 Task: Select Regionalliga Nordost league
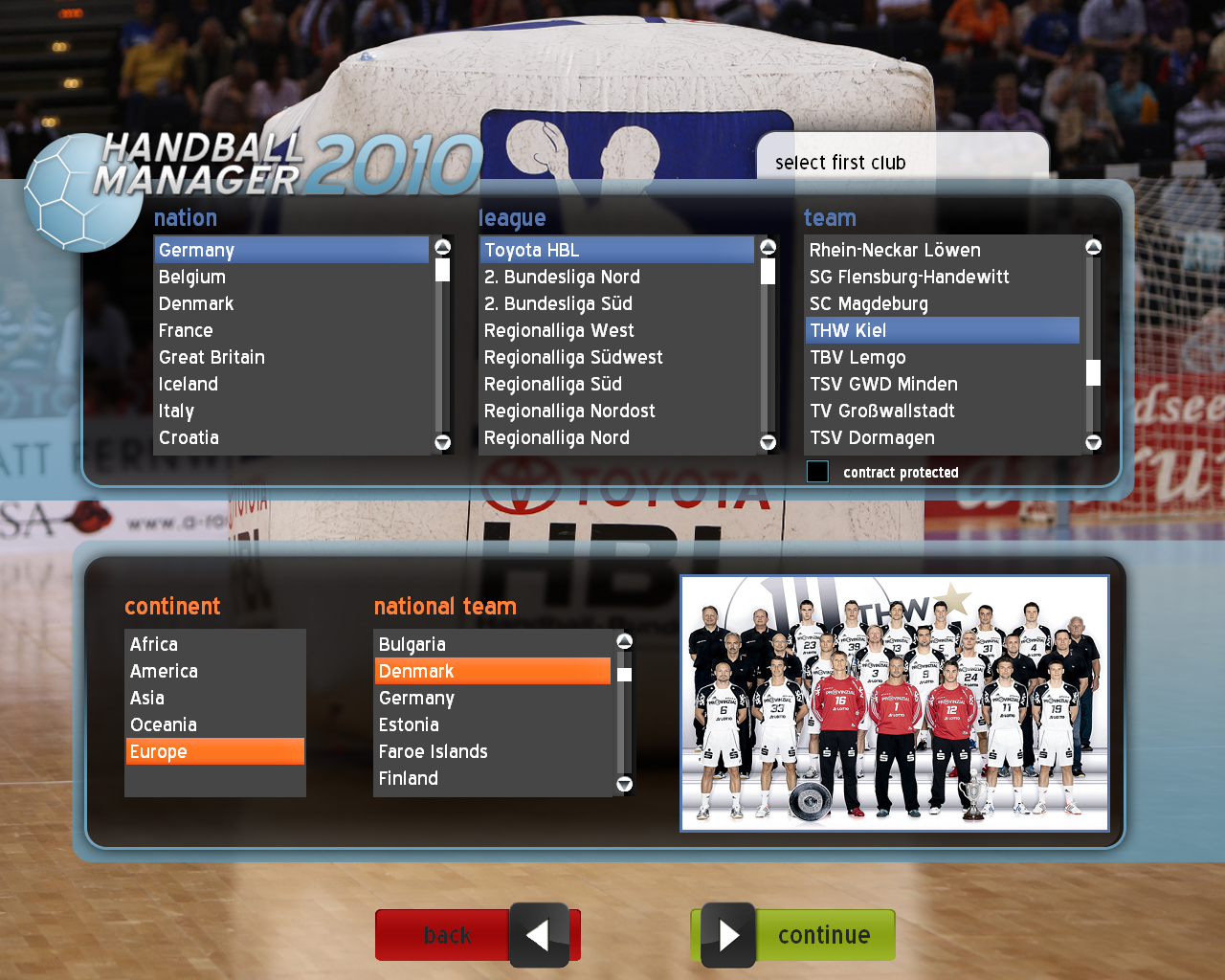click(x=569, y=412)
